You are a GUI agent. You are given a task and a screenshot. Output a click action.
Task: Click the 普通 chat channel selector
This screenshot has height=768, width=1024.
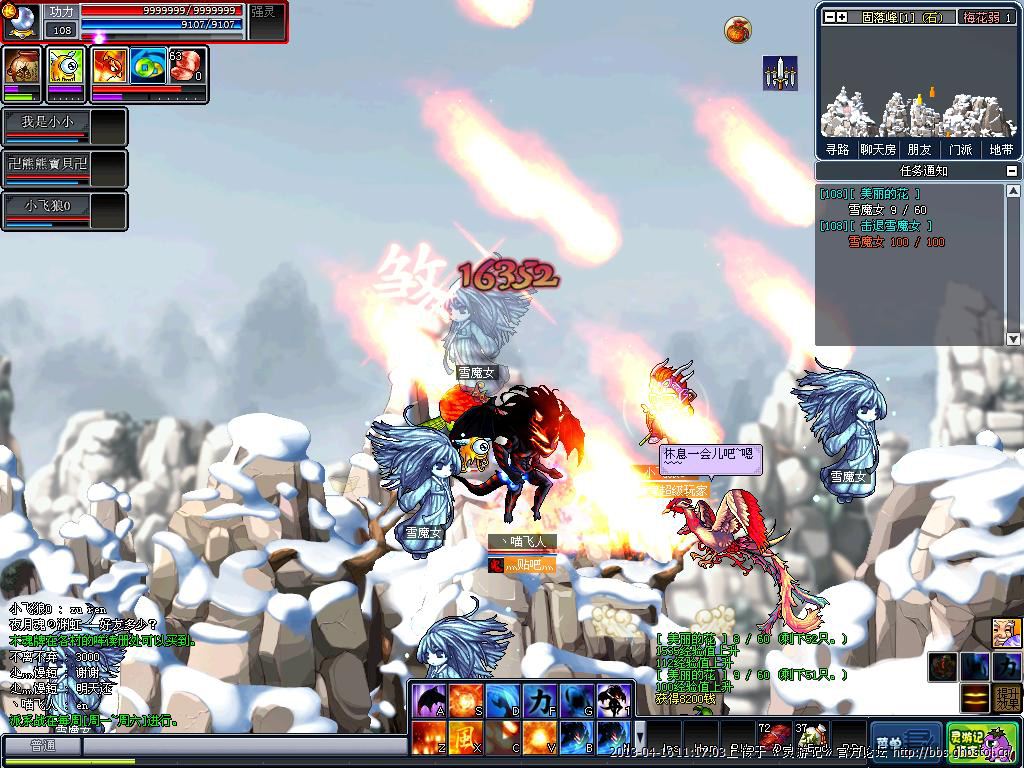coord(42,746)
